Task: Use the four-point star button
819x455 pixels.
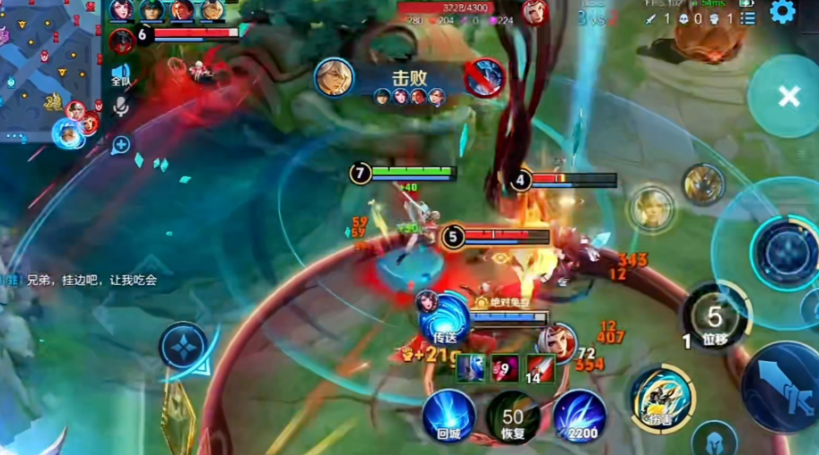Action: tap(184, 346)
